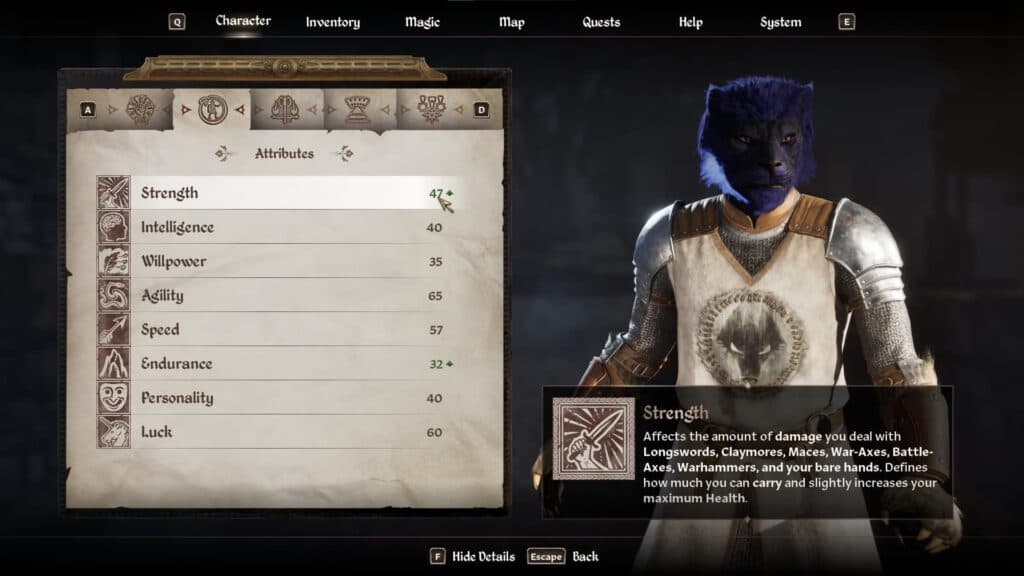The image size is (1024, 576).
Task: Switch to the Magic menu
Action: click(x=422, y=22)
